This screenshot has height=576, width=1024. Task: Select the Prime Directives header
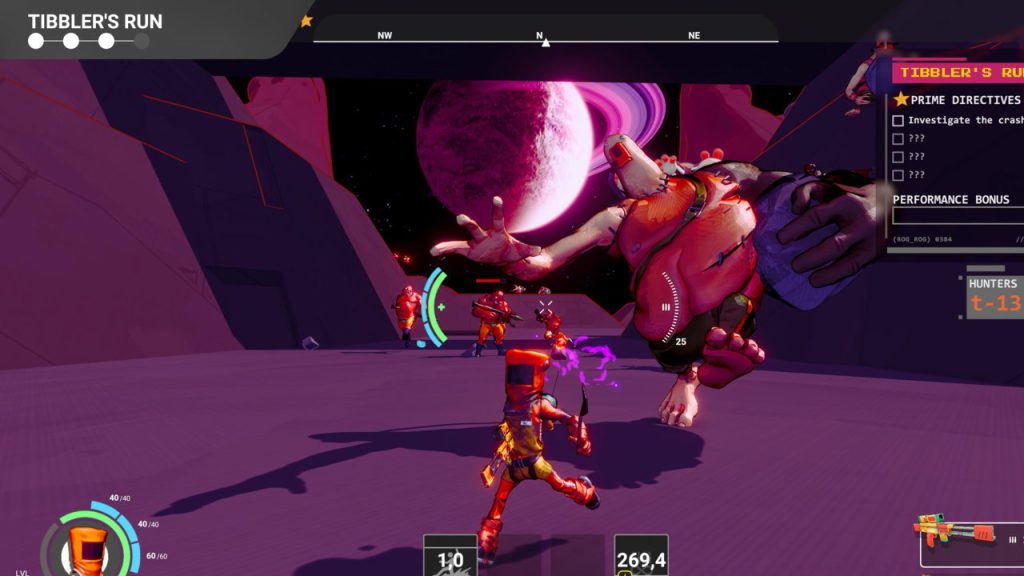click(x=958, y=100)
